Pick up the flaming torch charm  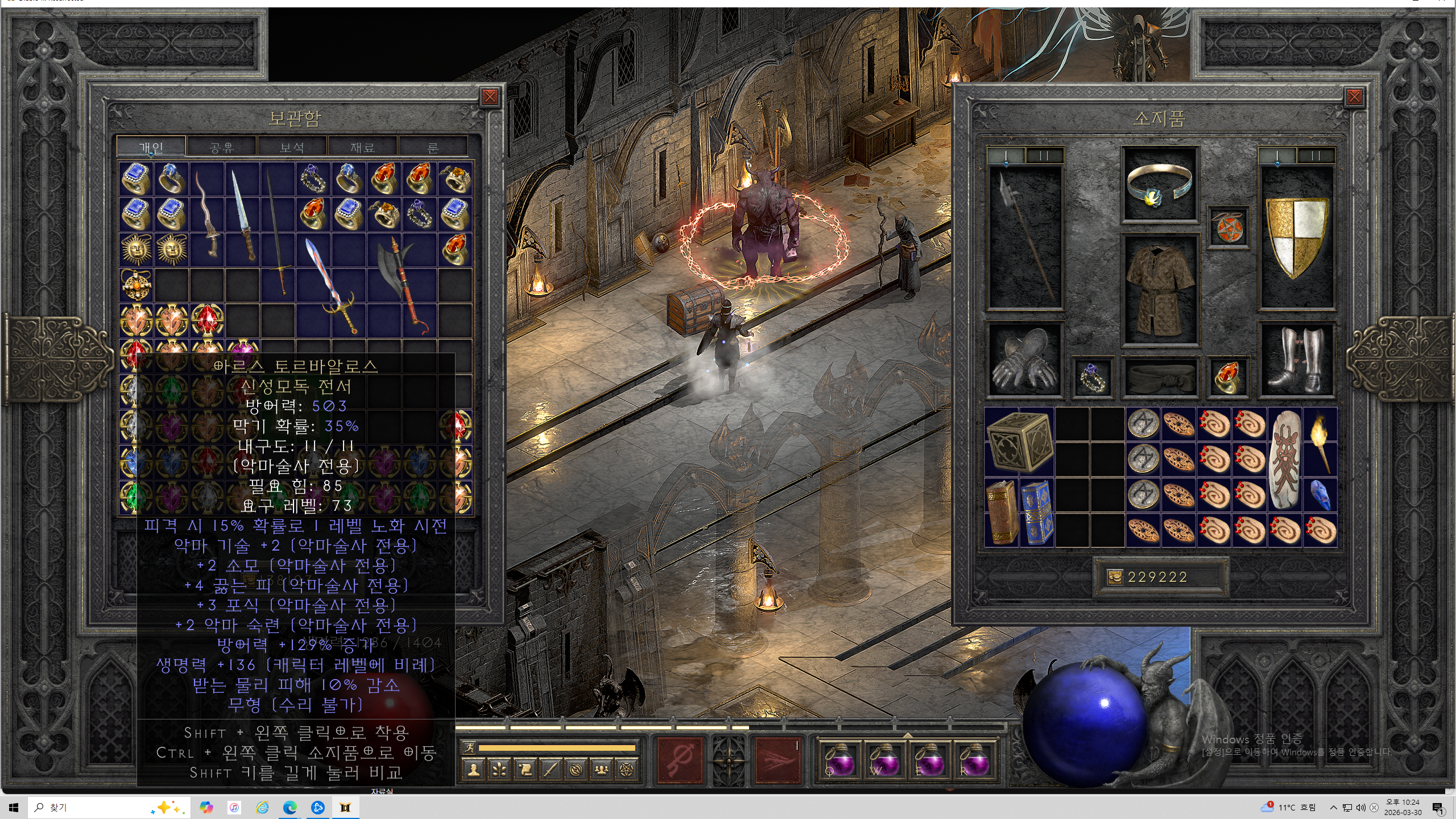point(1321,442)
